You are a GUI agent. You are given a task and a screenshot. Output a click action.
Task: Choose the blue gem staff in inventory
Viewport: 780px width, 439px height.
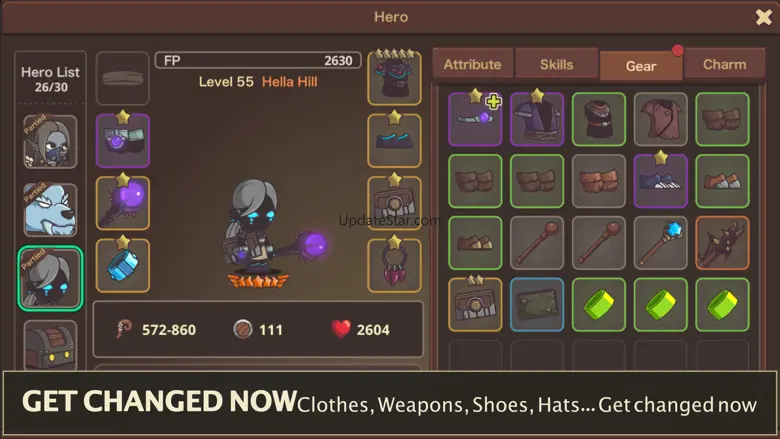click(x=660, y=243)
